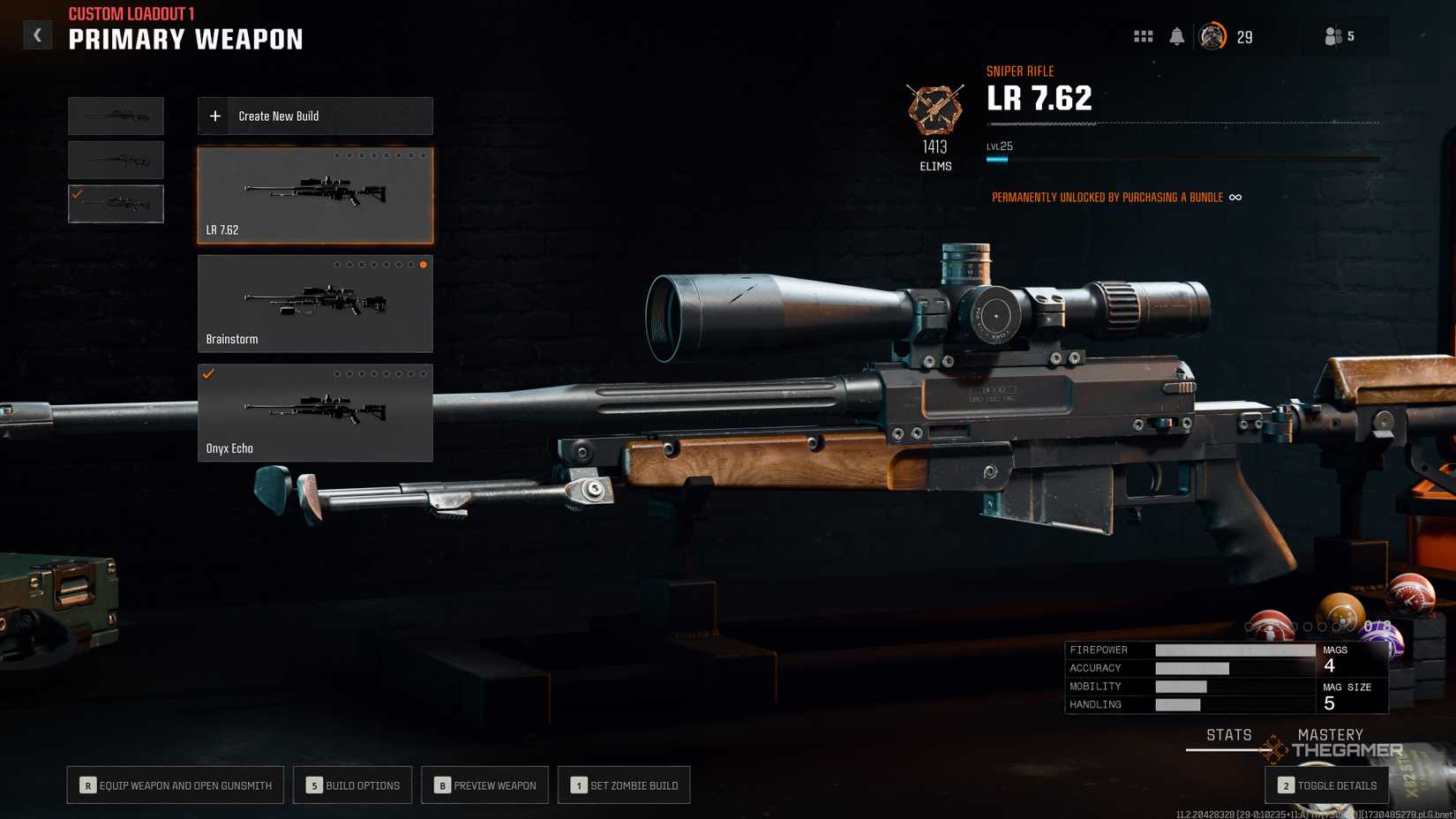The image size is (1456, 819).
Task: Click the player avatar showing level 29
Action: tap(1213, 36)
